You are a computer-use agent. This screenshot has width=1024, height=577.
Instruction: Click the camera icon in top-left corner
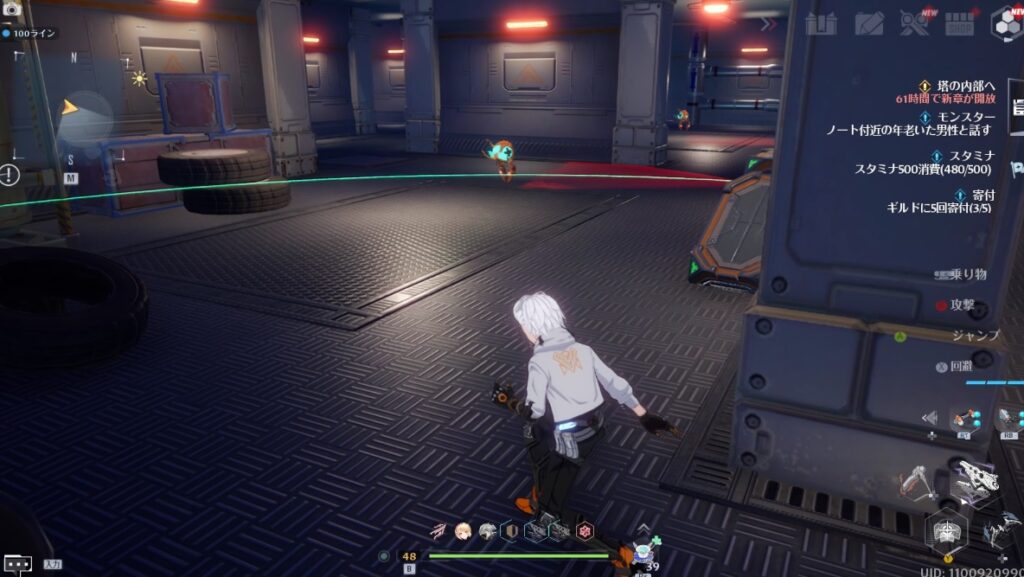[x=12, y=9]
